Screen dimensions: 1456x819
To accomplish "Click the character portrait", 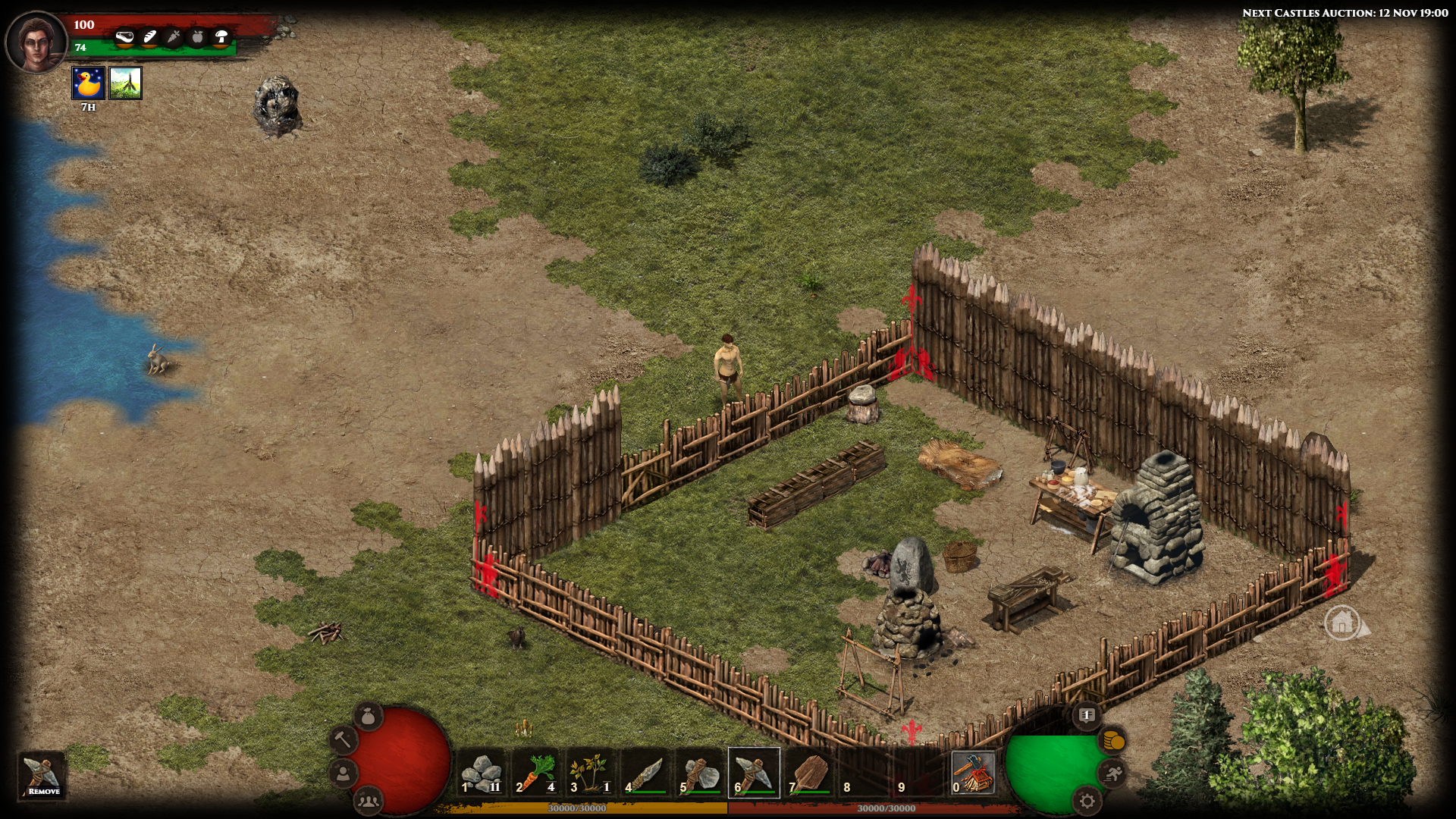I will (36, 41).
